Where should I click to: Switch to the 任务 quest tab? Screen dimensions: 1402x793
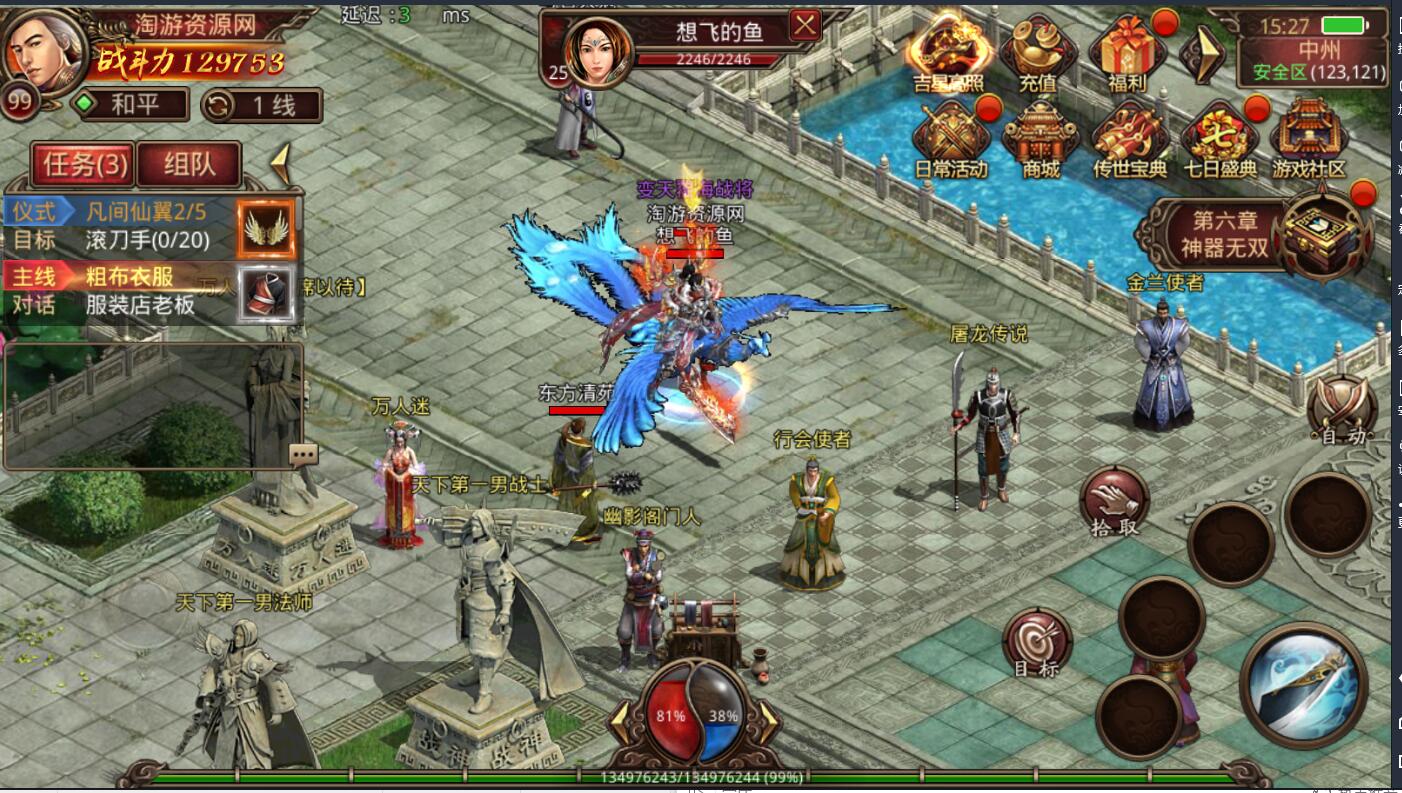(x=85, y=165)
